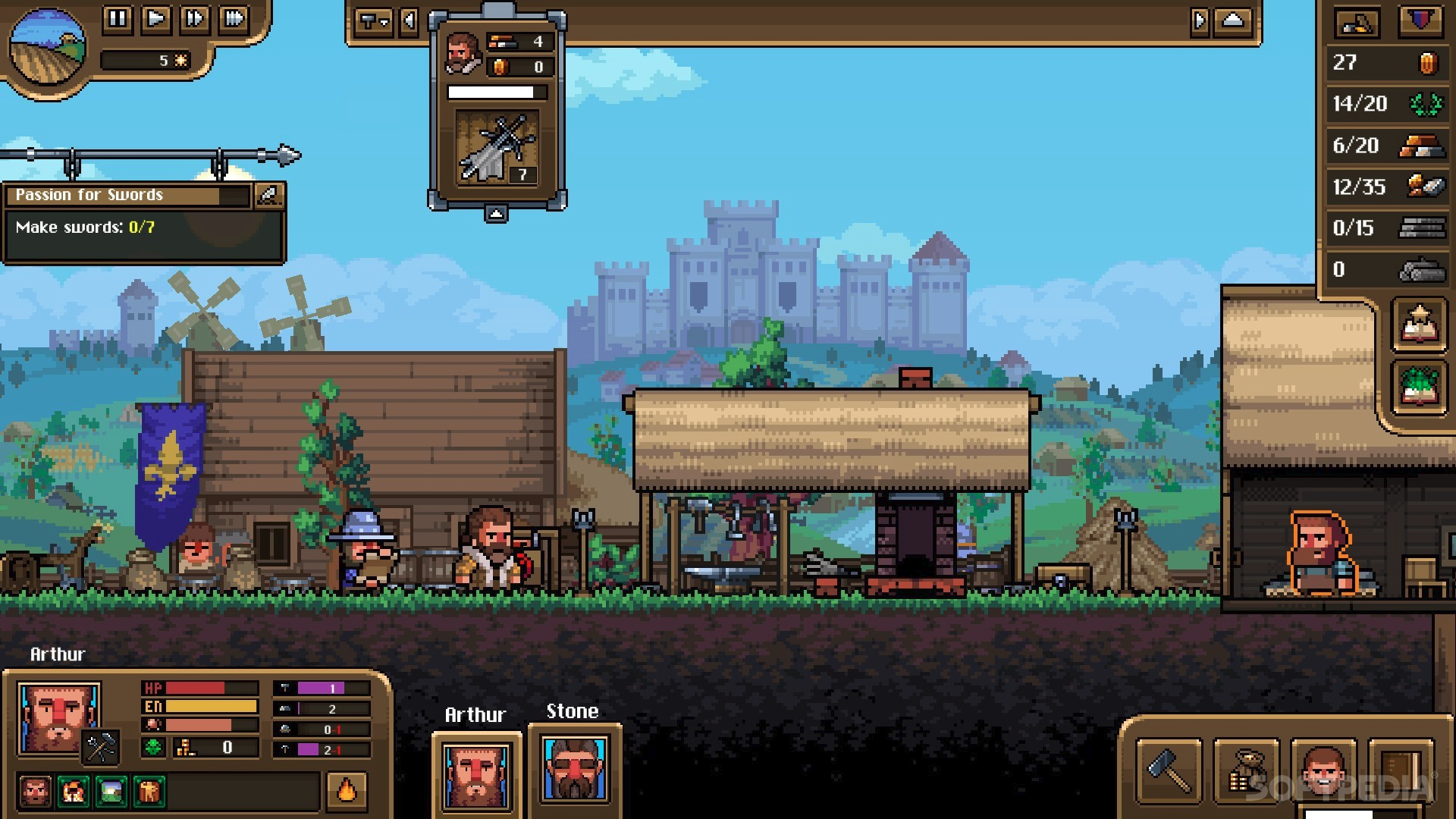Show the next orders with the right arrow

point(1199,21)
